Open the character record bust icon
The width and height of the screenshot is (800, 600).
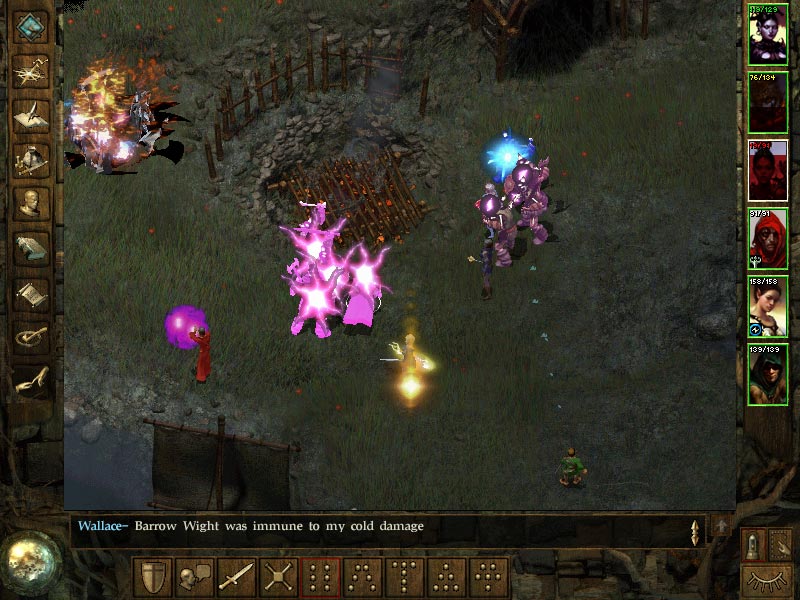[31, 203]
